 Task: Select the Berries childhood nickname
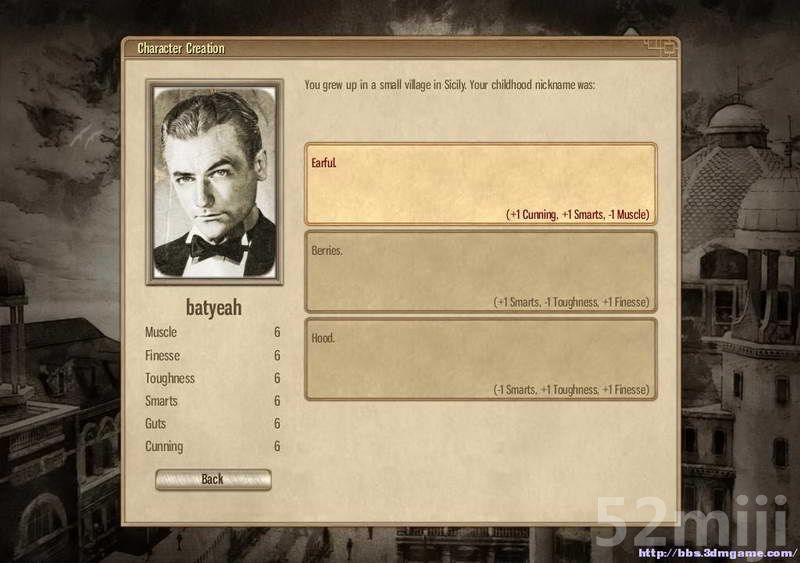point(480,272)
